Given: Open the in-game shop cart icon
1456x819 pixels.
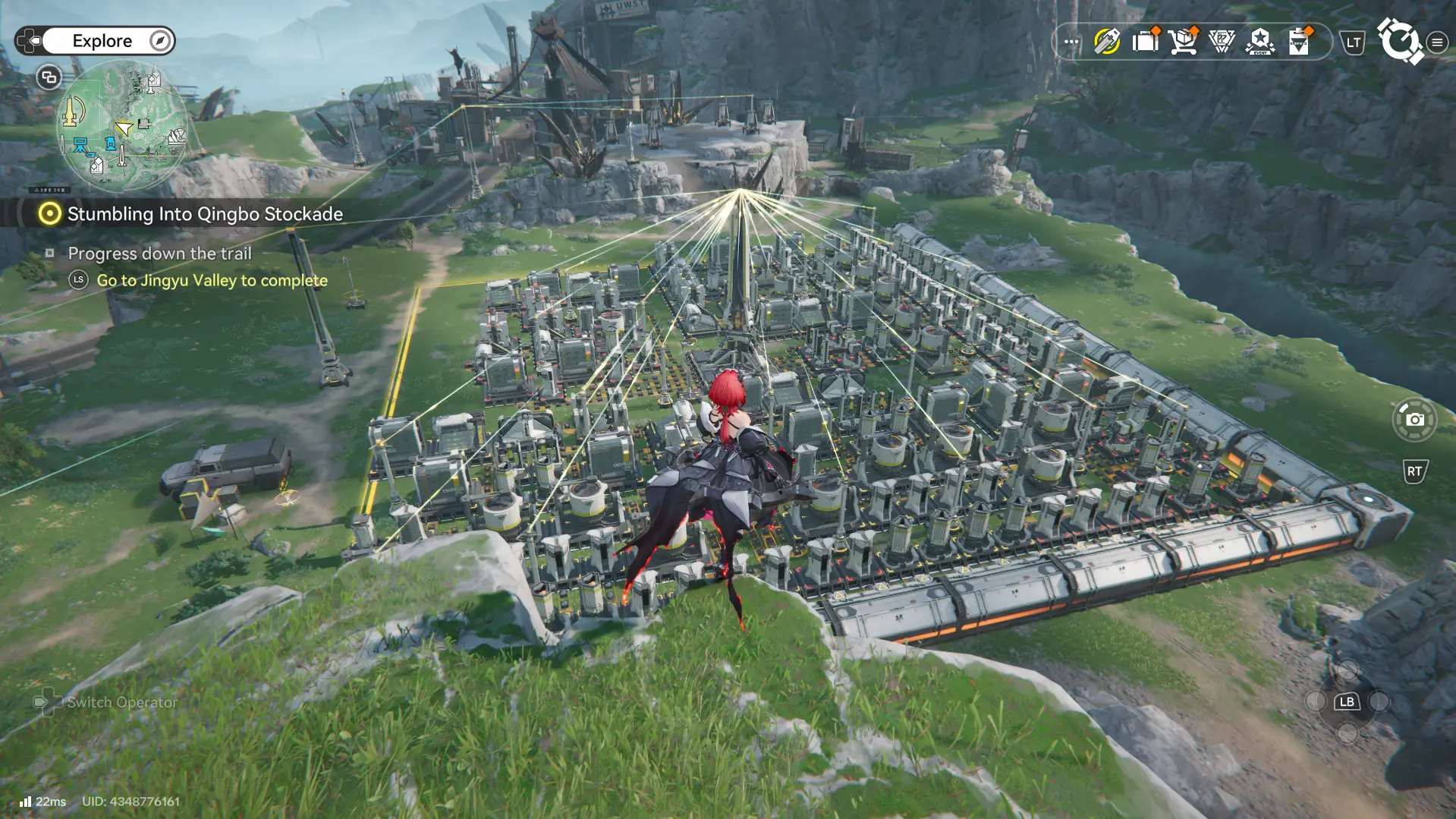Looking at the screenshot, I should point(1184,42).
